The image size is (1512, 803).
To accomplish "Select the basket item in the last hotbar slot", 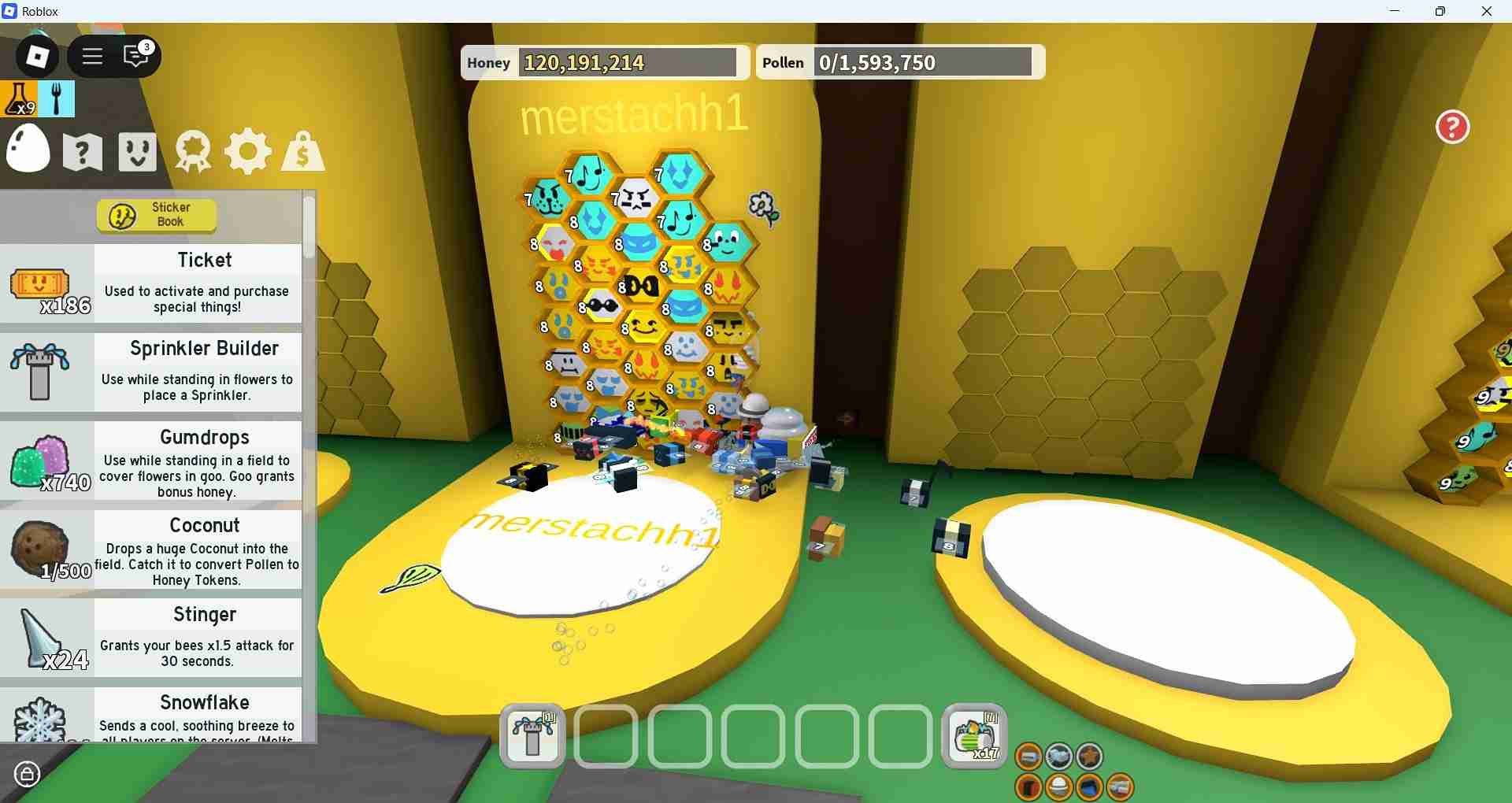I will 973,735.
